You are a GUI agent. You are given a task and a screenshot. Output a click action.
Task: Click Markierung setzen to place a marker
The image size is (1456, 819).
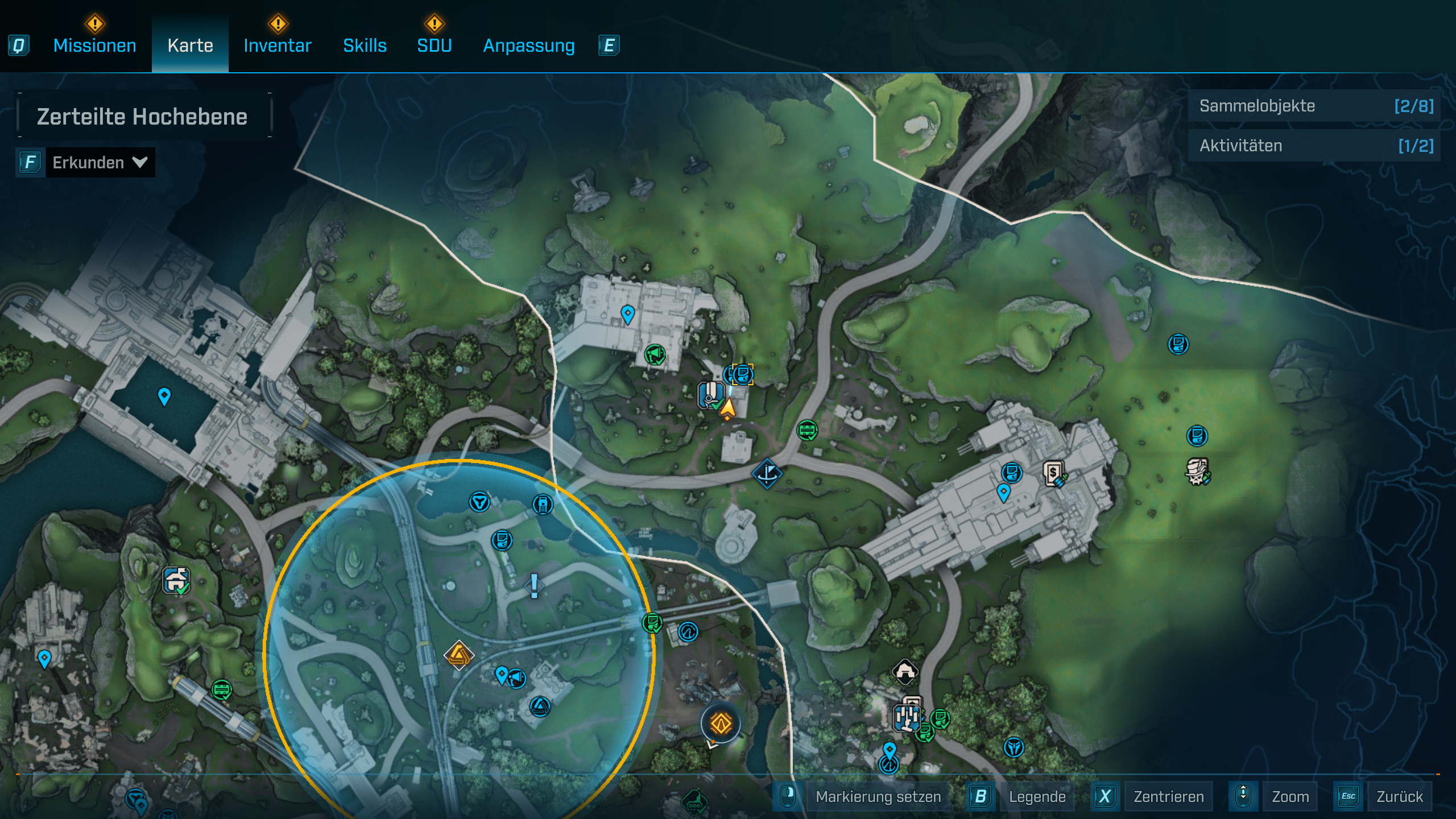point(878,796)
